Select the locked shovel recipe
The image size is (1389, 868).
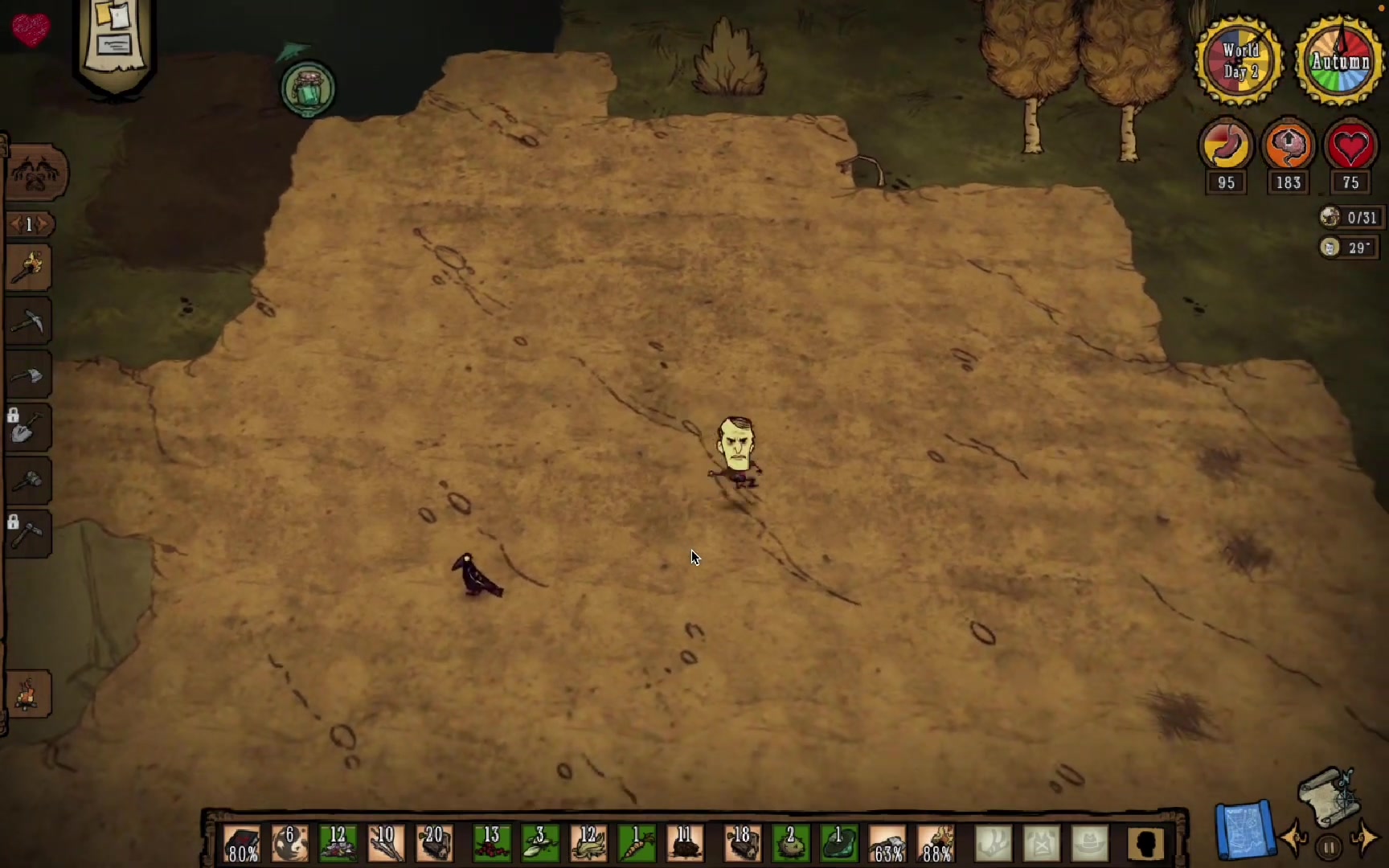pos(28,428)
